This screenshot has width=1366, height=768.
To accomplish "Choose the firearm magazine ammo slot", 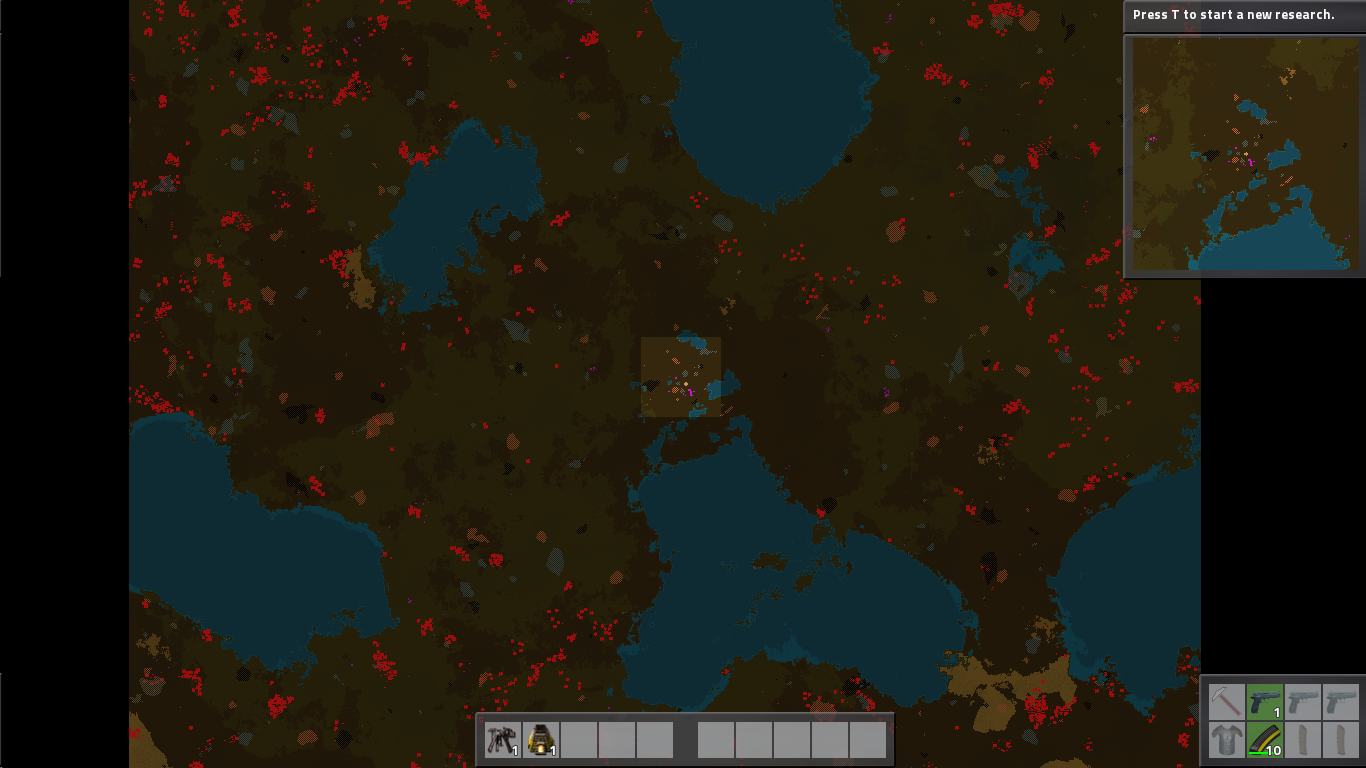I will (1265, 741).
